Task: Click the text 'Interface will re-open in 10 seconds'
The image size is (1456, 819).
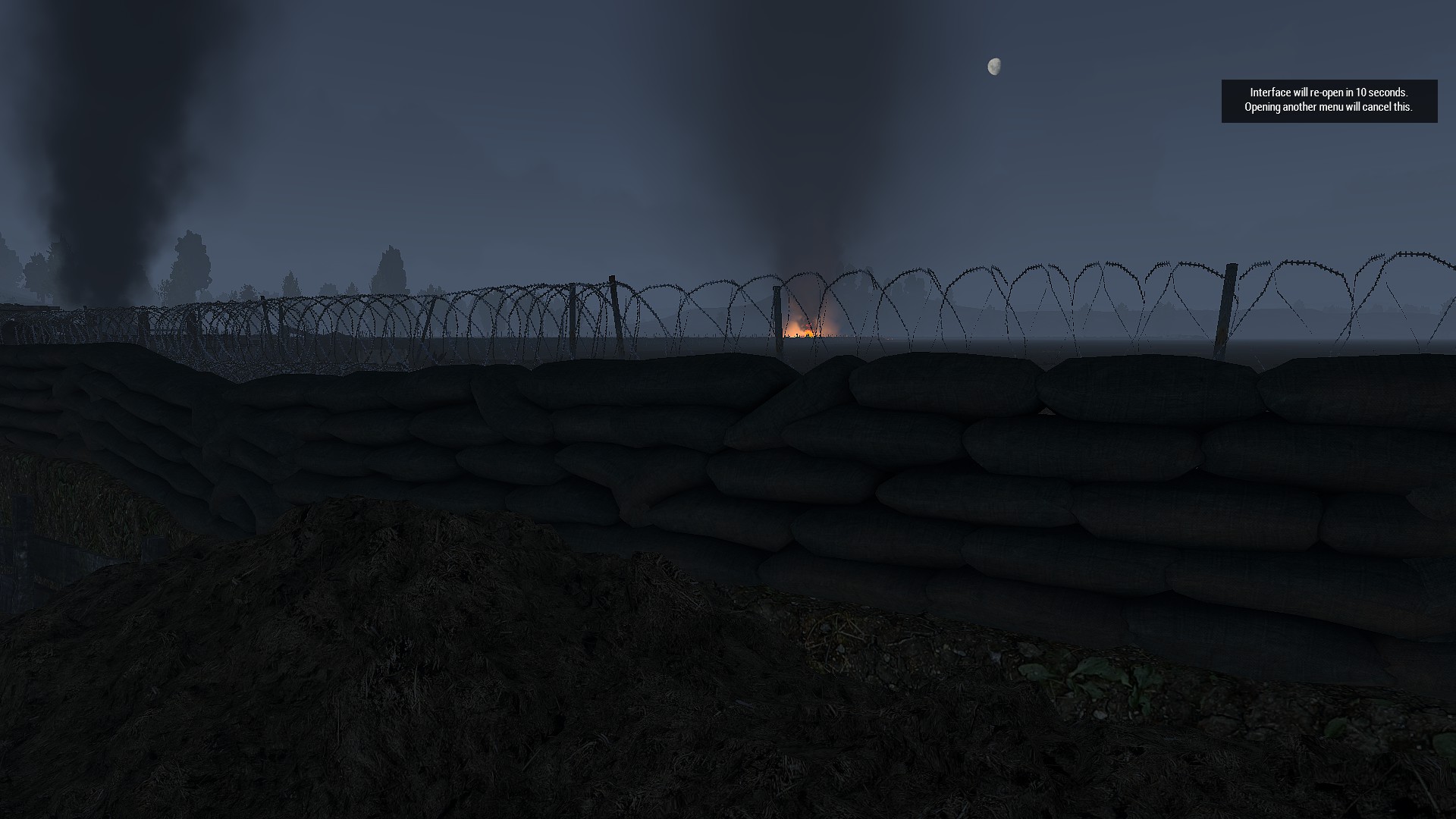Action: 1329,94
